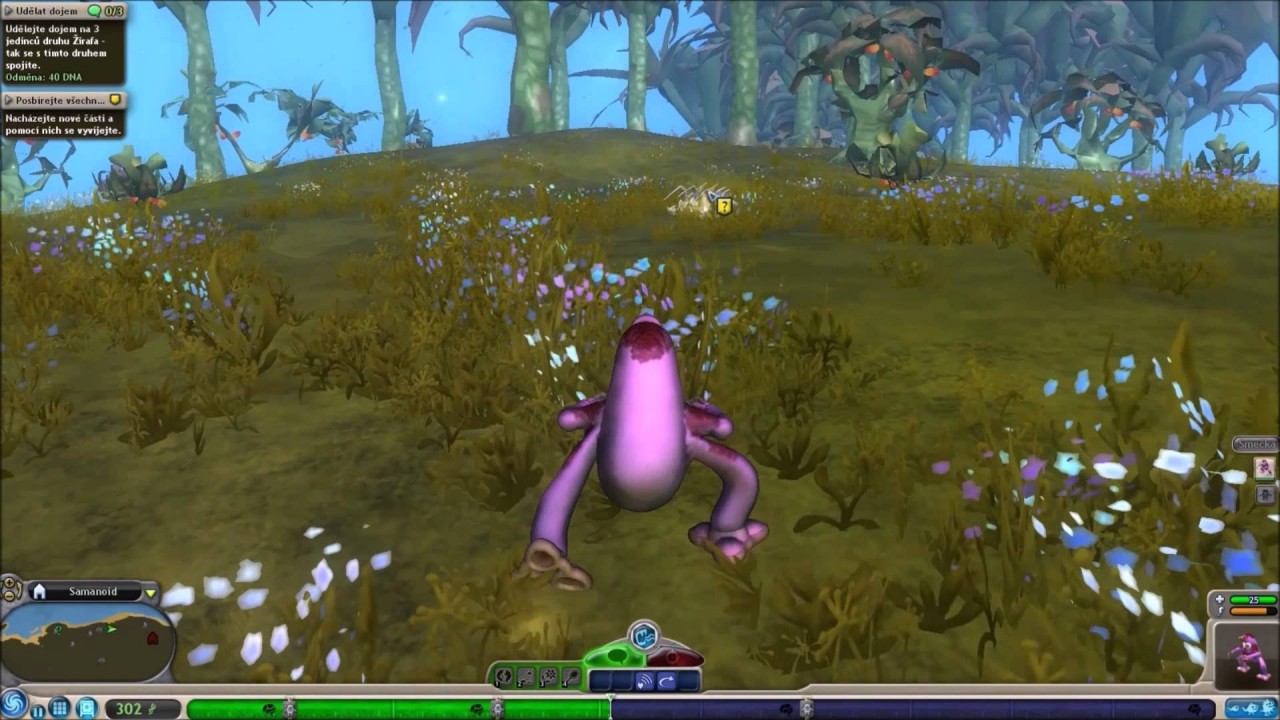Open the evolution history creatures button
The width and height of the screenshot is (1280, 720).
pos(1248,707)
